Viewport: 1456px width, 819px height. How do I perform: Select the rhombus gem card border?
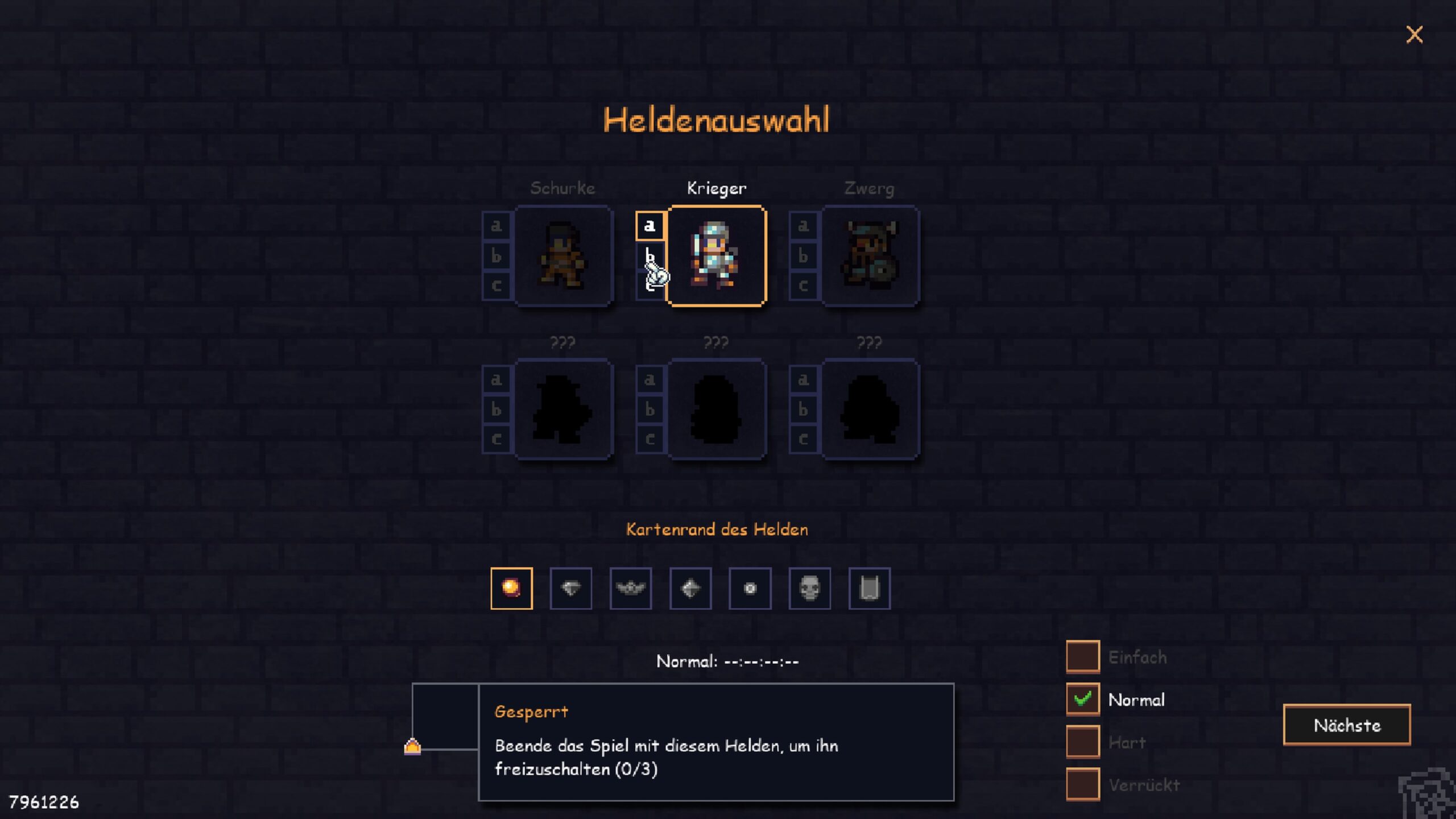point(690,588)
